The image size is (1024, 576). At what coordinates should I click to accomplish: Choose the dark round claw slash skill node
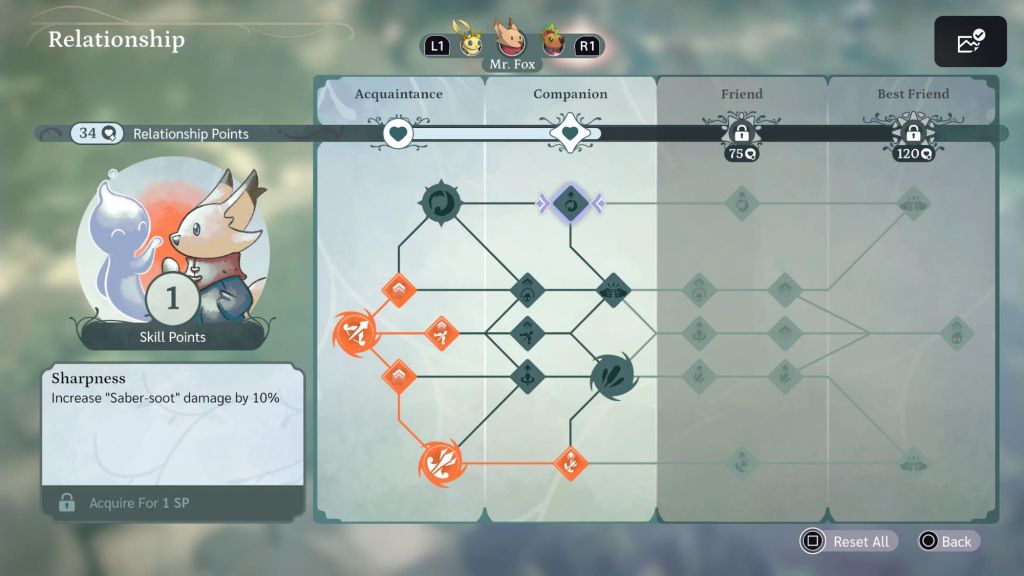tap(611, 375)
